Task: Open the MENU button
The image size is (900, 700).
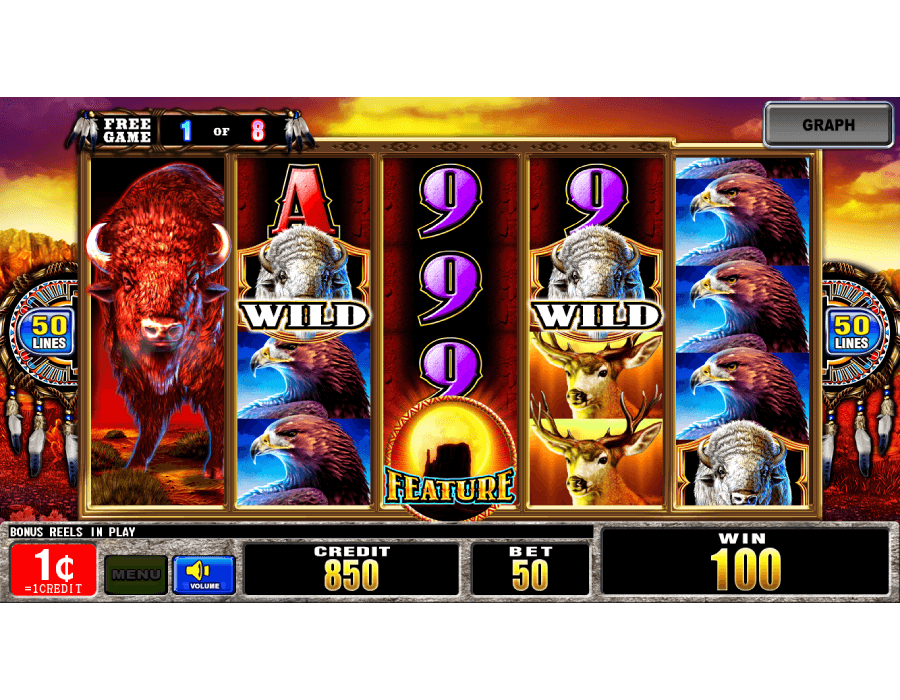Action: pyautogui.click(x=136, y=575)
